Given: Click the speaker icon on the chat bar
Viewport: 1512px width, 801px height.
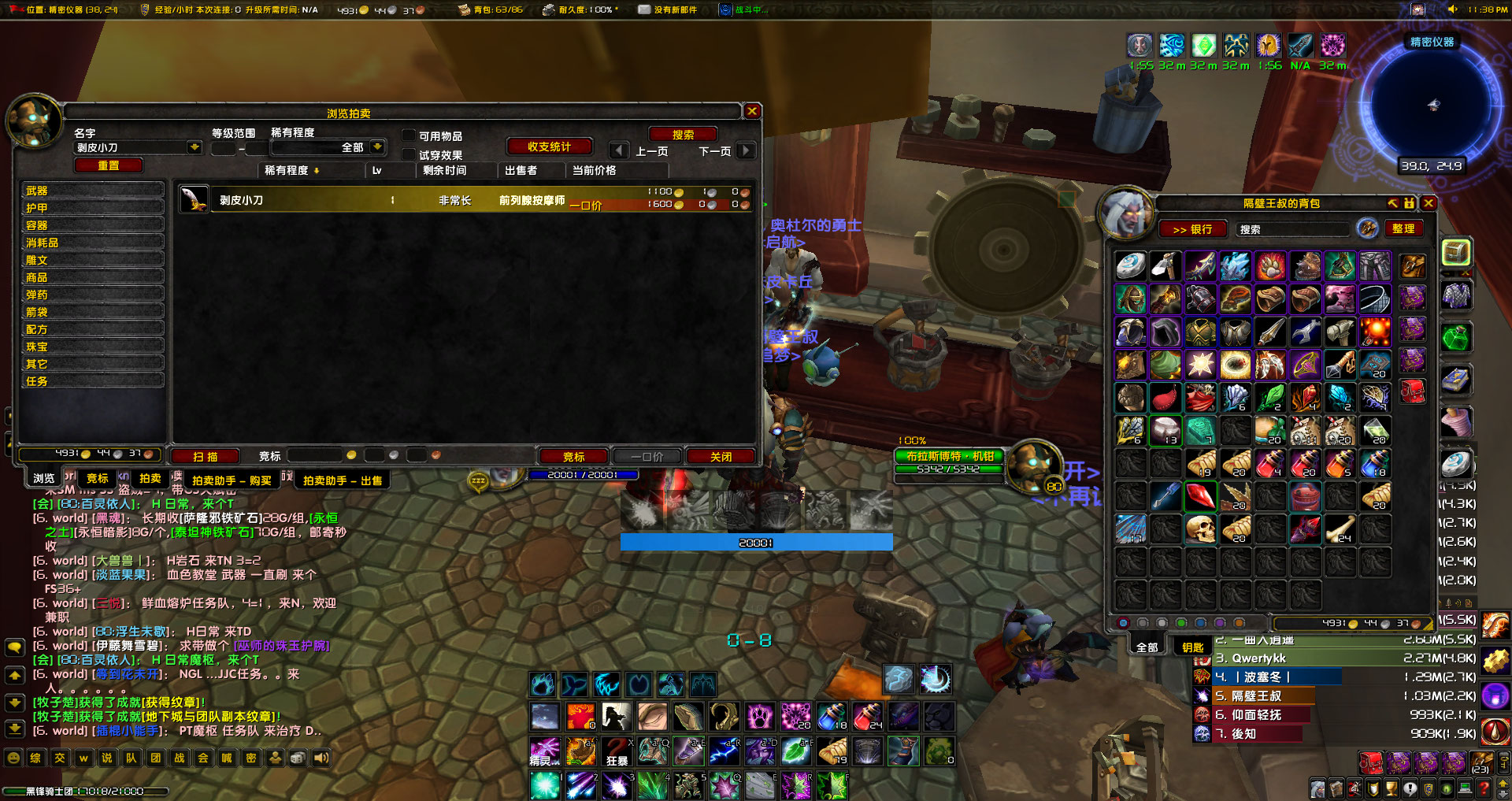Looking at the screenshot, I should pyautogui.click(x=321, y=757).
